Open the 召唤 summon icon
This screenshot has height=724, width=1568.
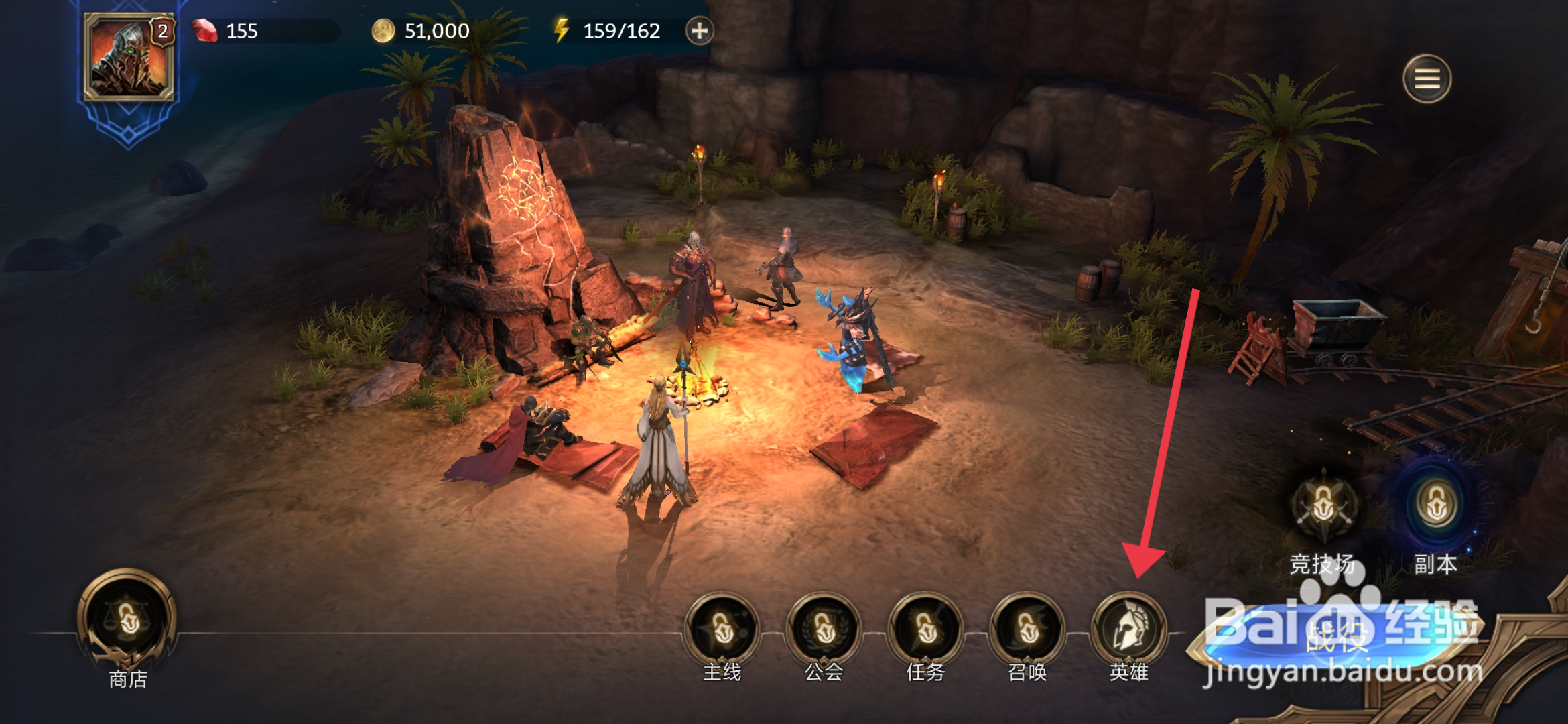coord(1027,629)
